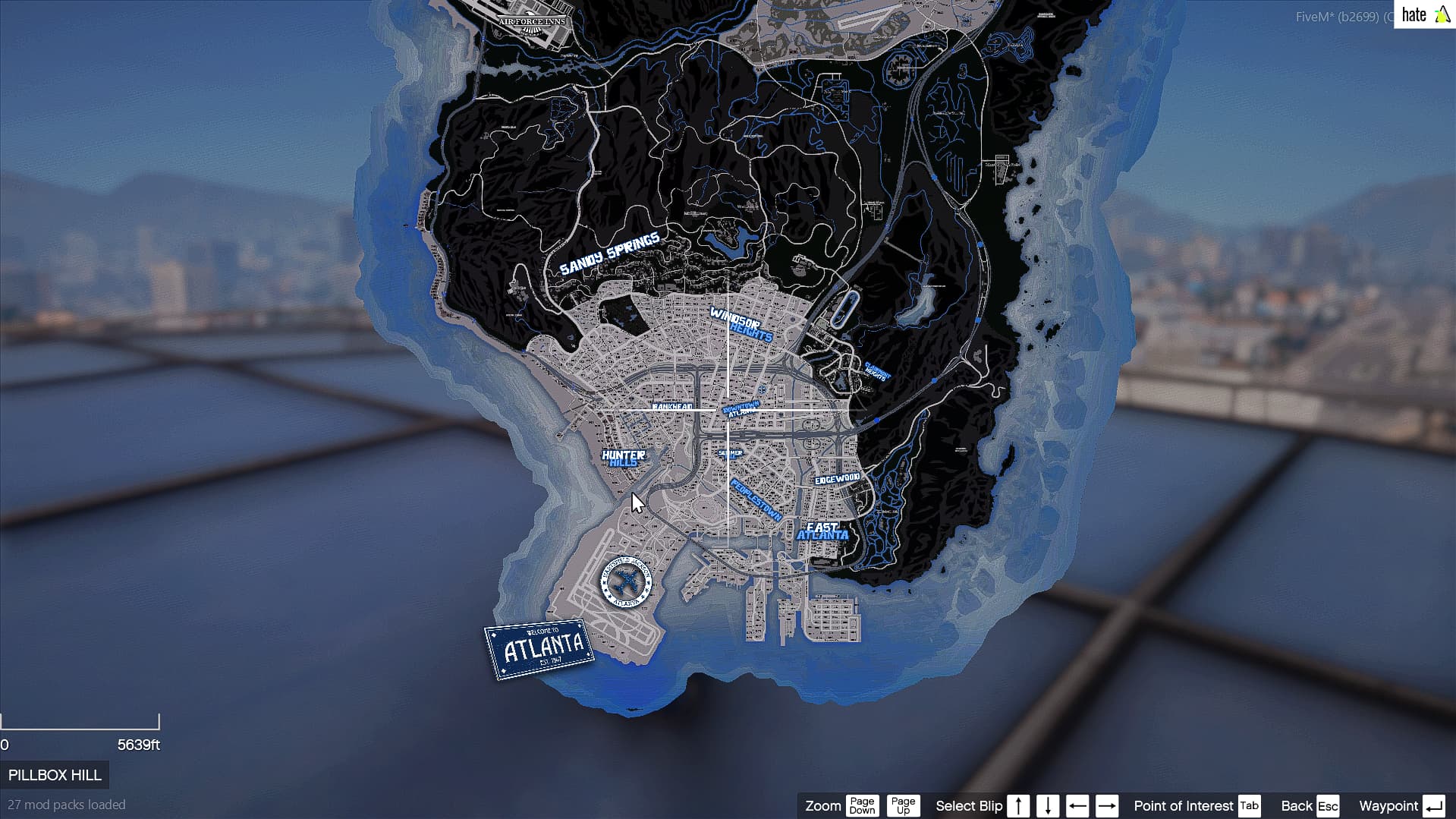Image resolution: width=1456 pixels, height=819 pixels.
Task: Open Point of Interest with the Tab button
Action: pos(1250,805)
